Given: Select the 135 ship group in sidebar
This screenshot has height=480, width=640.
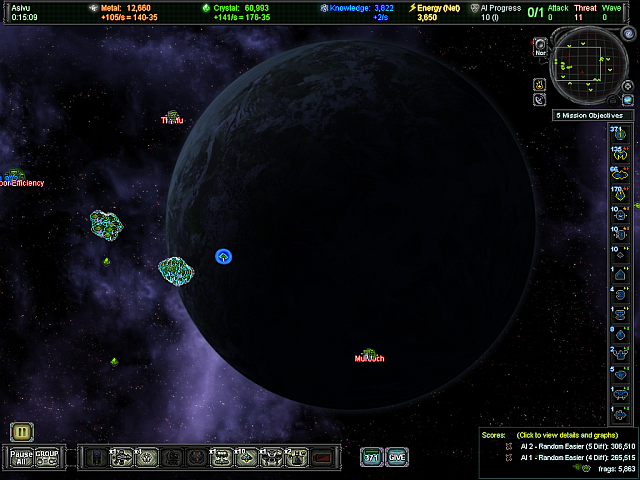Looking at the screenshot, I should [x=618, y=154].
